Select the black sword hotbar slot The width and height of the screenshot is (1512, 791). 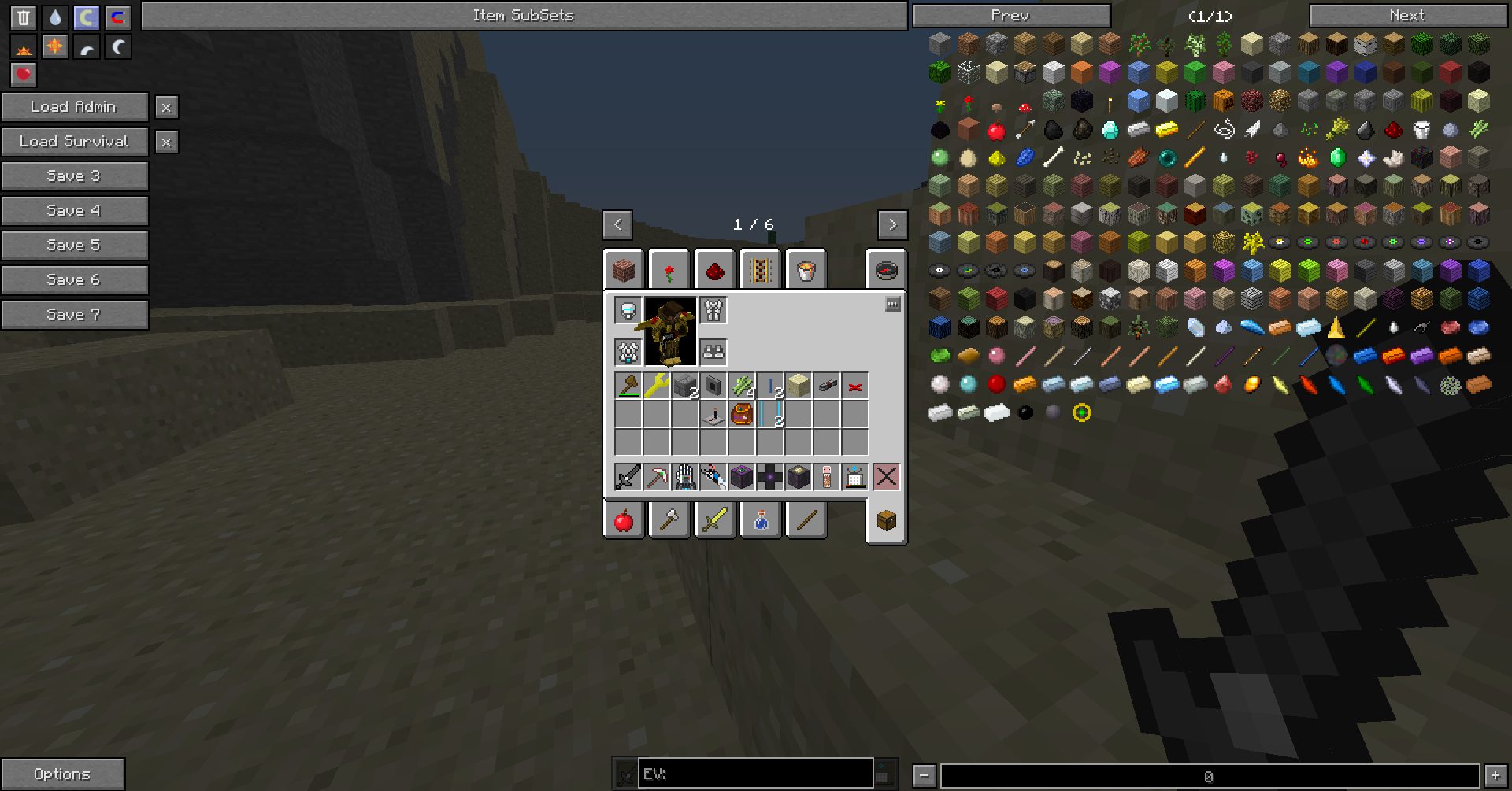(628, 476)
